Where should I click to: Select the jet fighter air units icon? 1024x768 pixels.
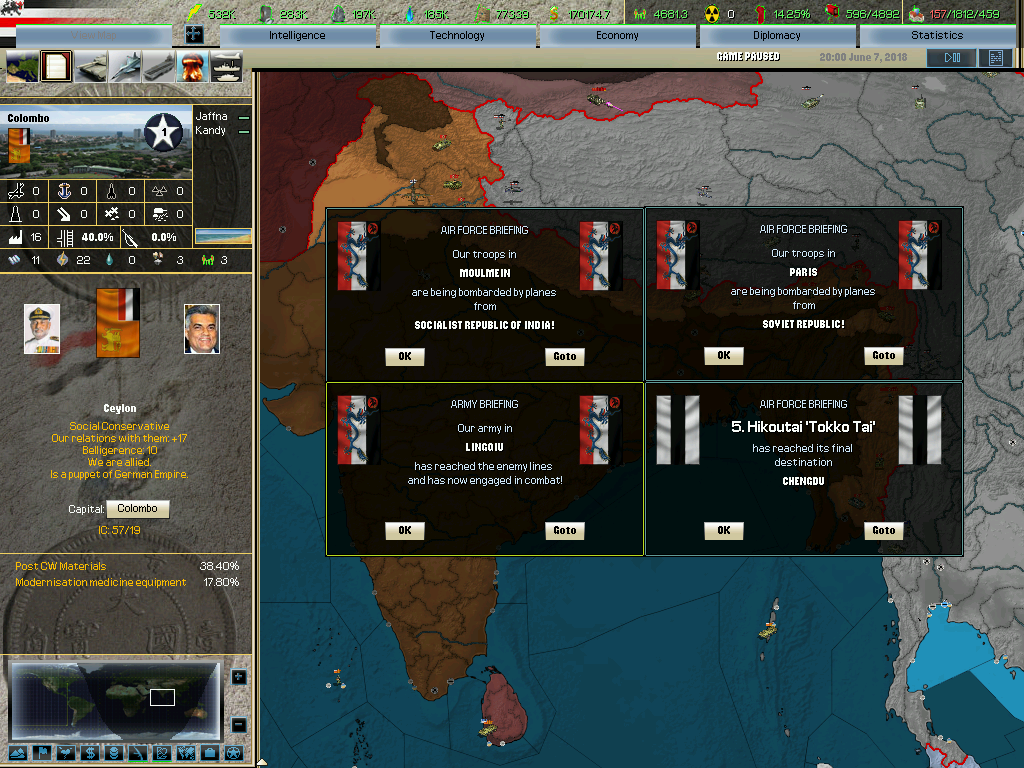[x=124, y=68]
